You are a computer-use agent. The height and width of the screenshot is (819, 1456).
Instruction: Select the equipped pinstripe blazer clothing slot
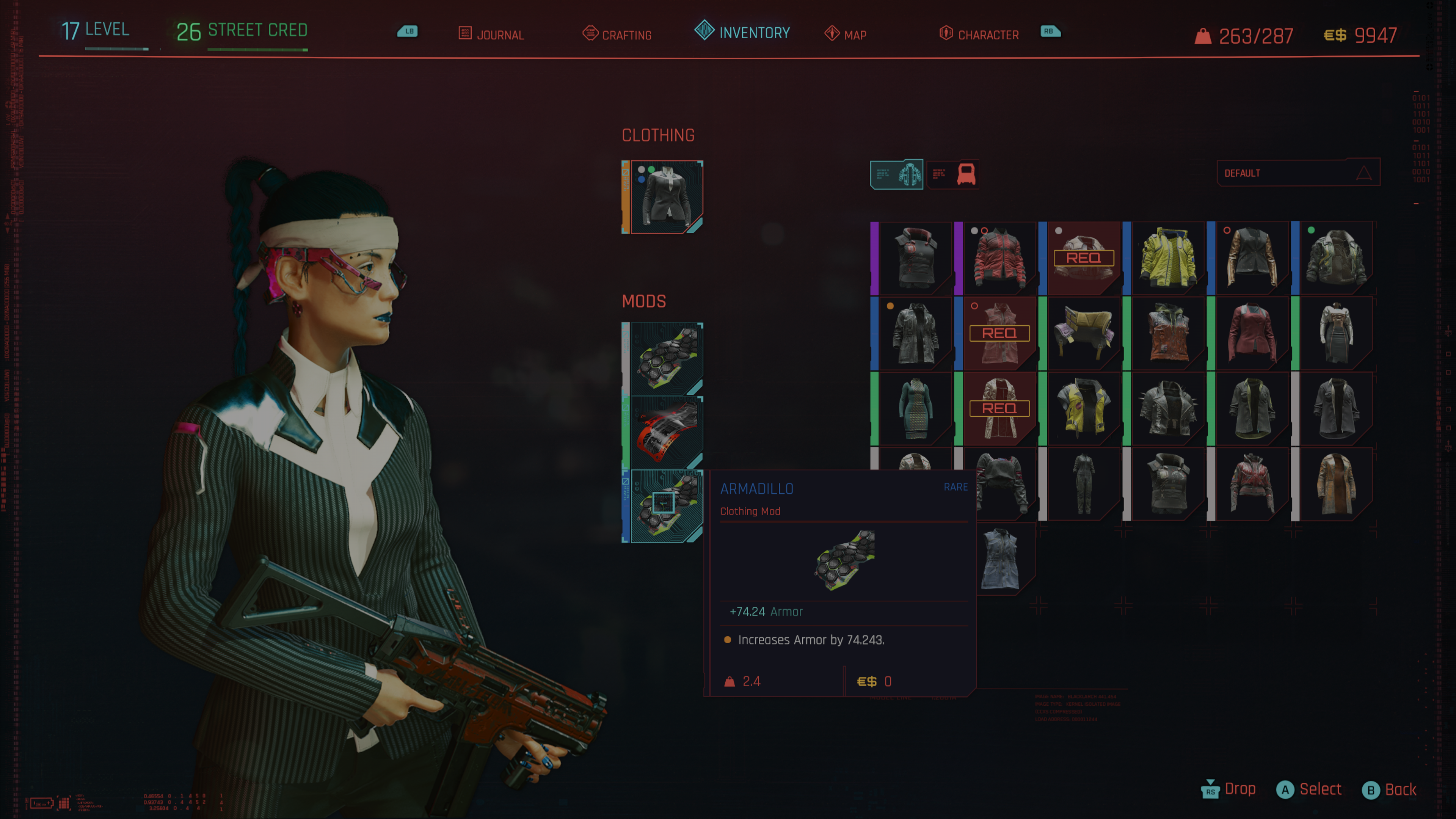(666, 197)
